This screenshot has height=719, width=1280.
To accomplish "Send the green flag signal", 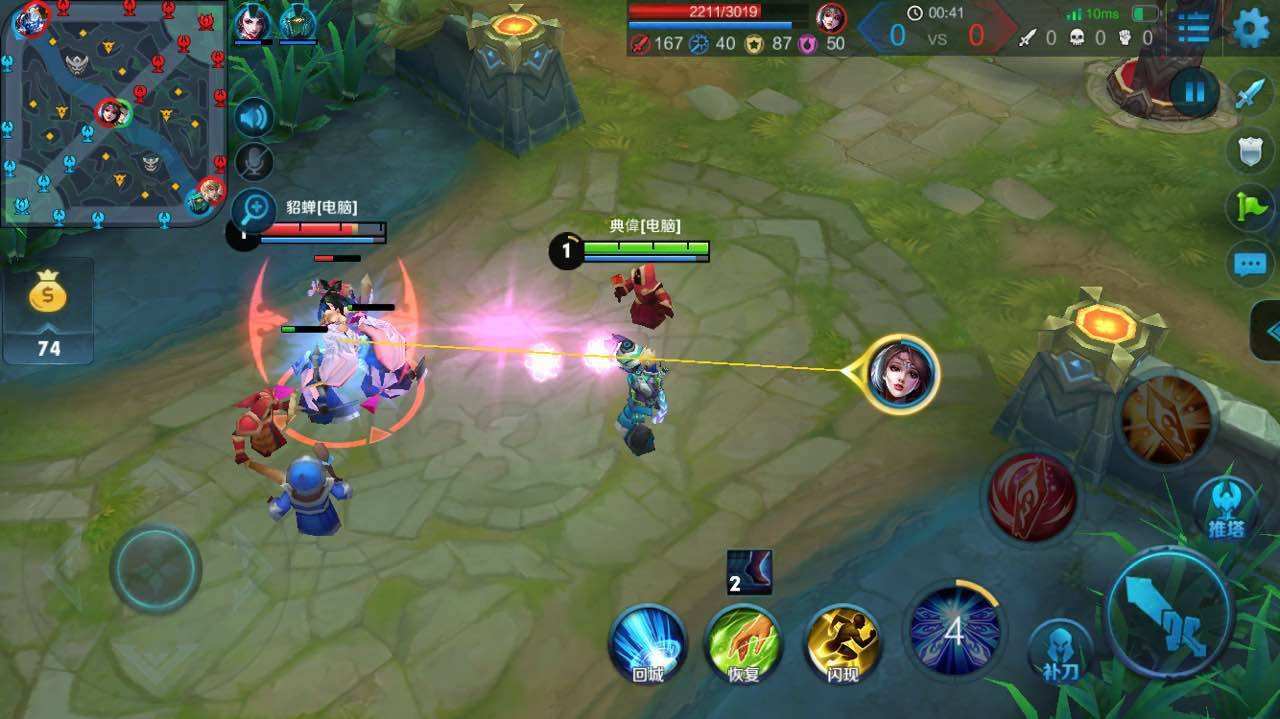I will pos(1249,208).
